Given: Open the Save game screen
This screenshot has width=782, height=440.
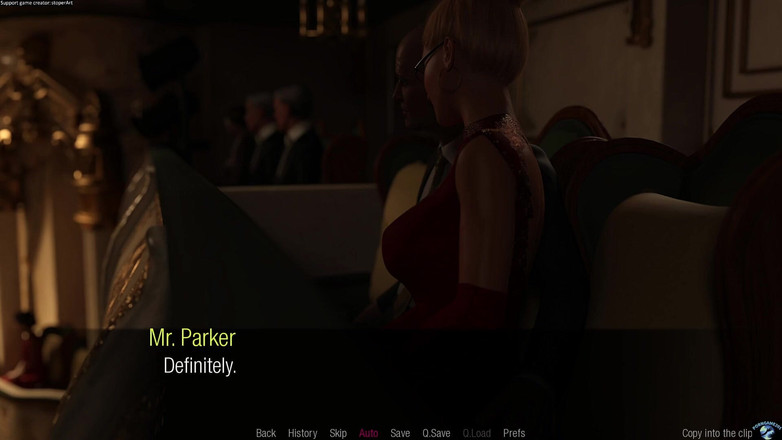Looking at the screenshot, I should (400, 433).
